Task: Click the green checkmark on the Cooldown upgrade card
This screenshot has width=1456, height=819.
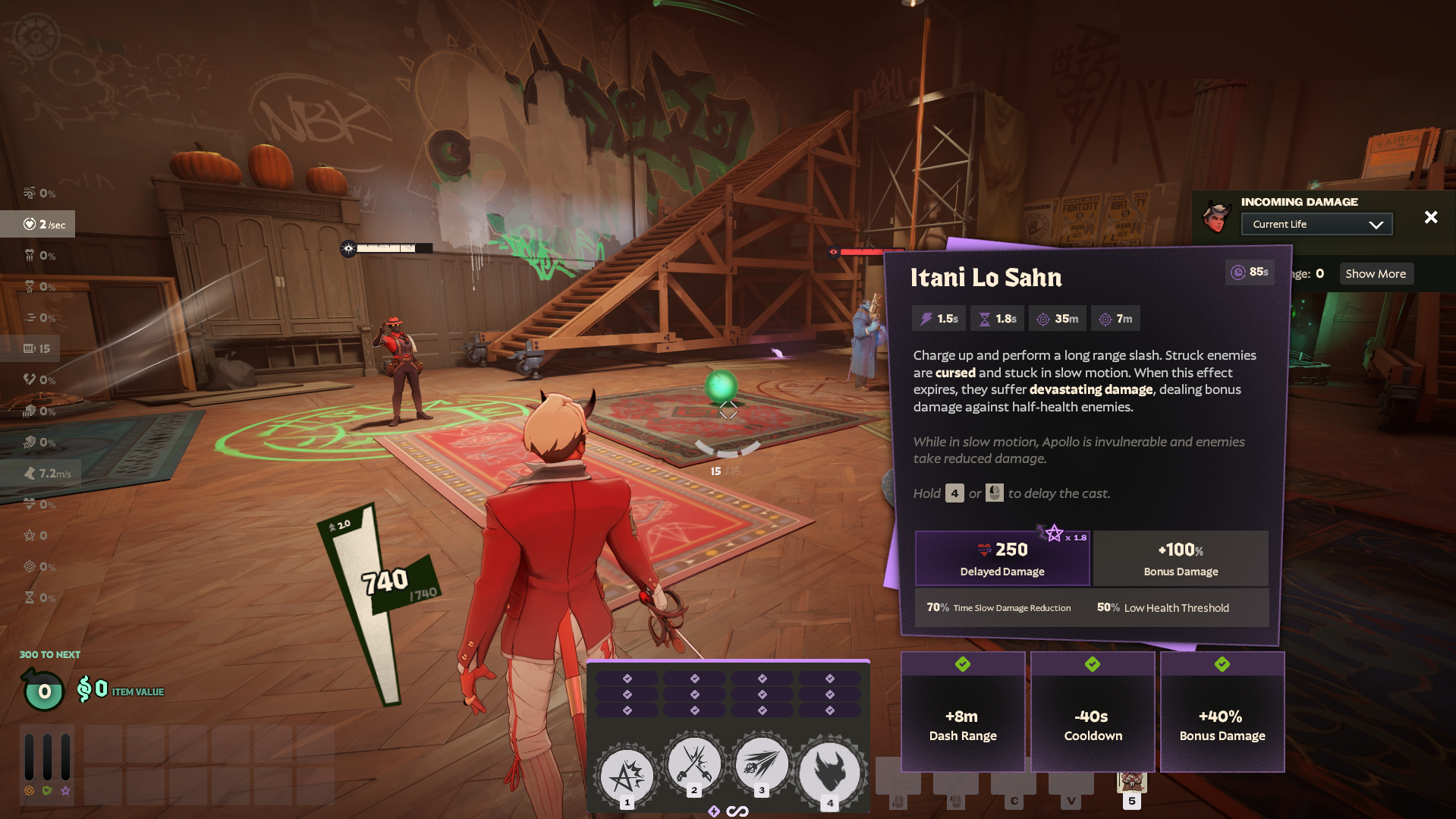Action: tap(1092, 663)
